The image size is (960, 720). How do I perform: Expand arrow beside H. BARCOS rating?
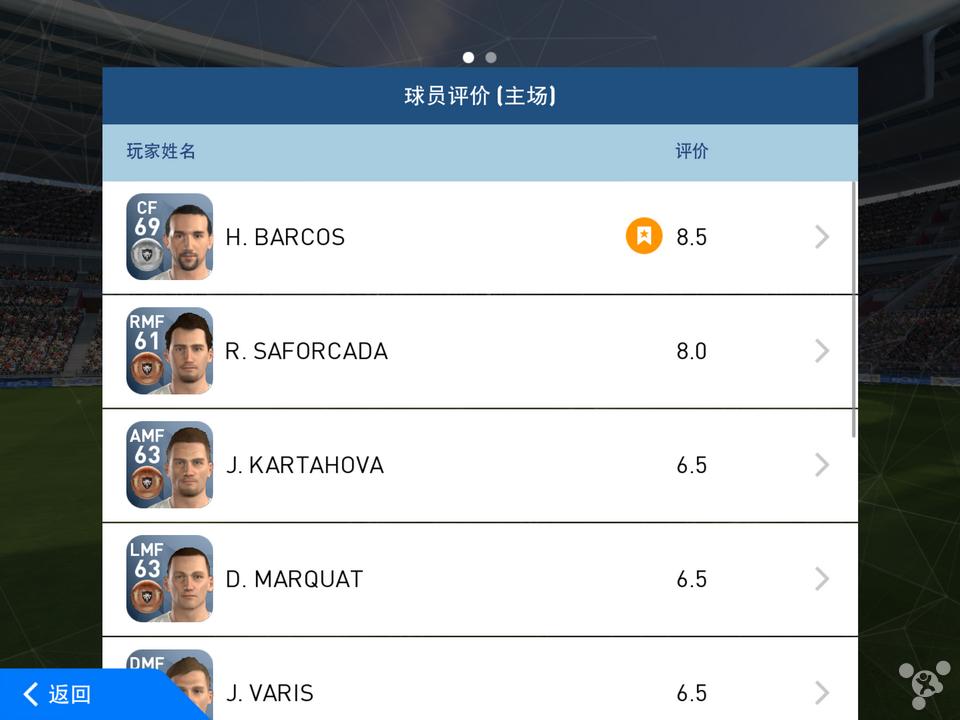click(822, 237)
